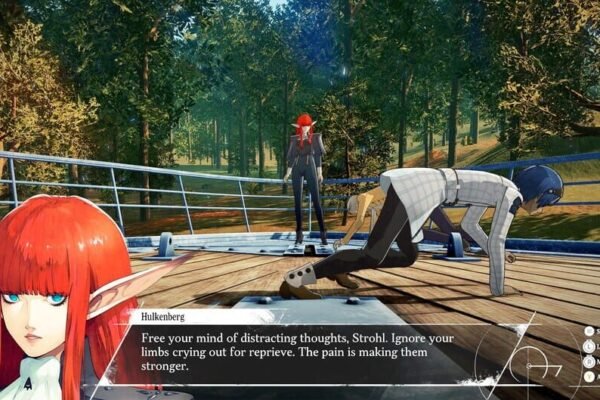The image size is (600, 400).
Task: Advance Hulkenberg's dialogue text box
Action: click(x=300, y=352)
